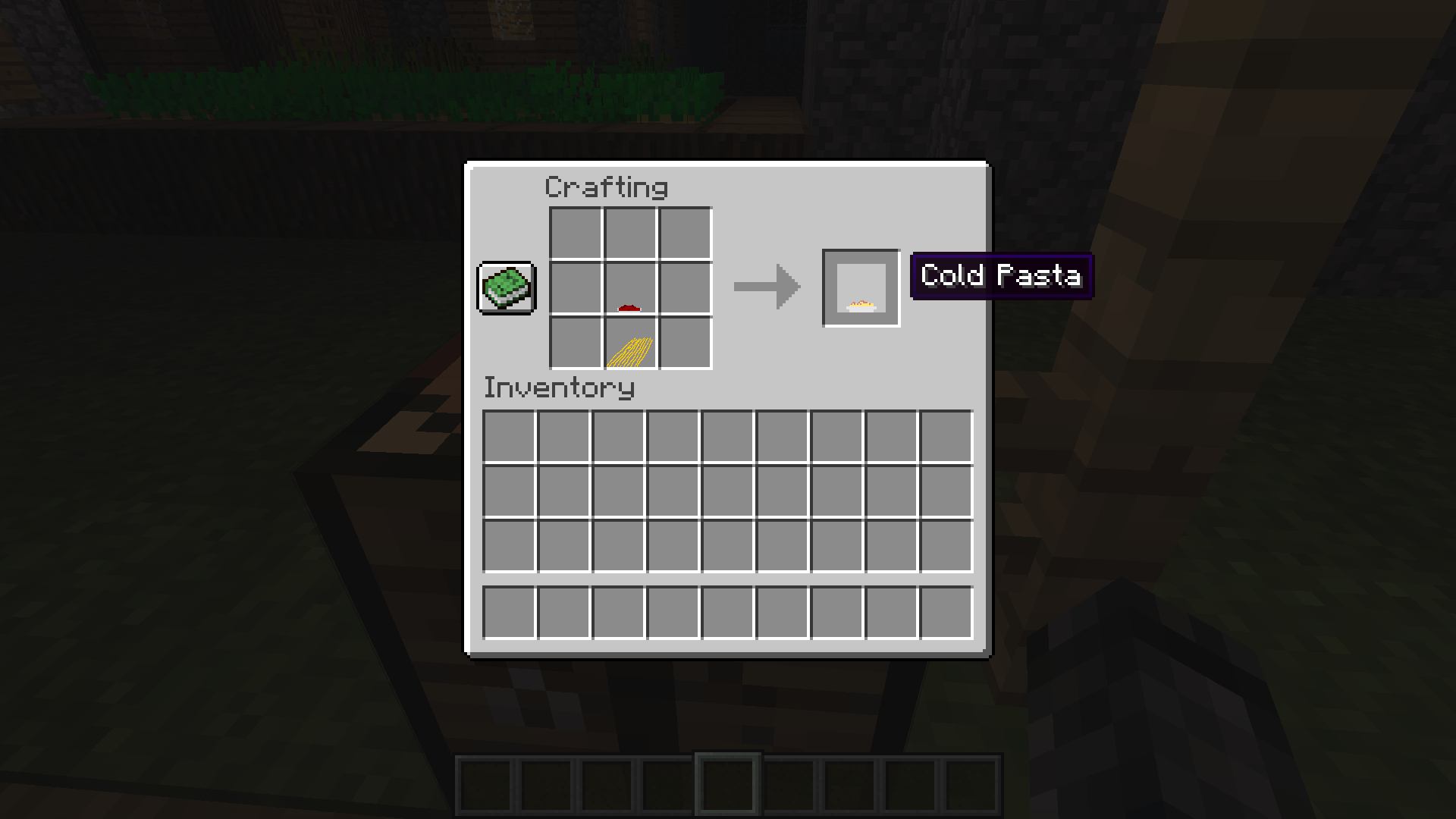Select the top-left crafting grid slot
This screenshot has width=1456, height=819.
tap(574, 233)
